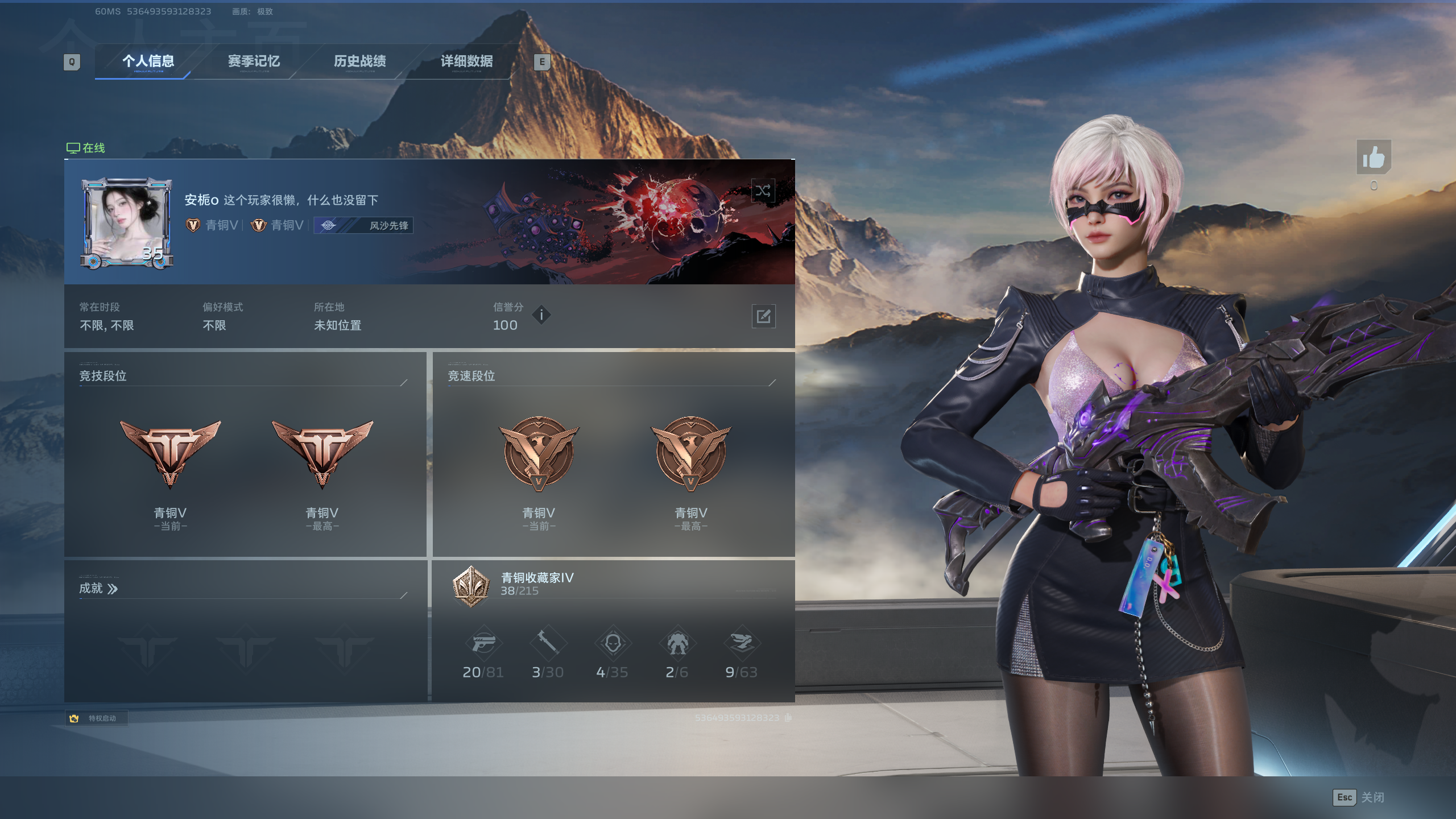Image resolution: width=1456 pixels, height=819 pixels.
Task: Switch to the 个人信息 tab
Action: (x=148, y=61)
